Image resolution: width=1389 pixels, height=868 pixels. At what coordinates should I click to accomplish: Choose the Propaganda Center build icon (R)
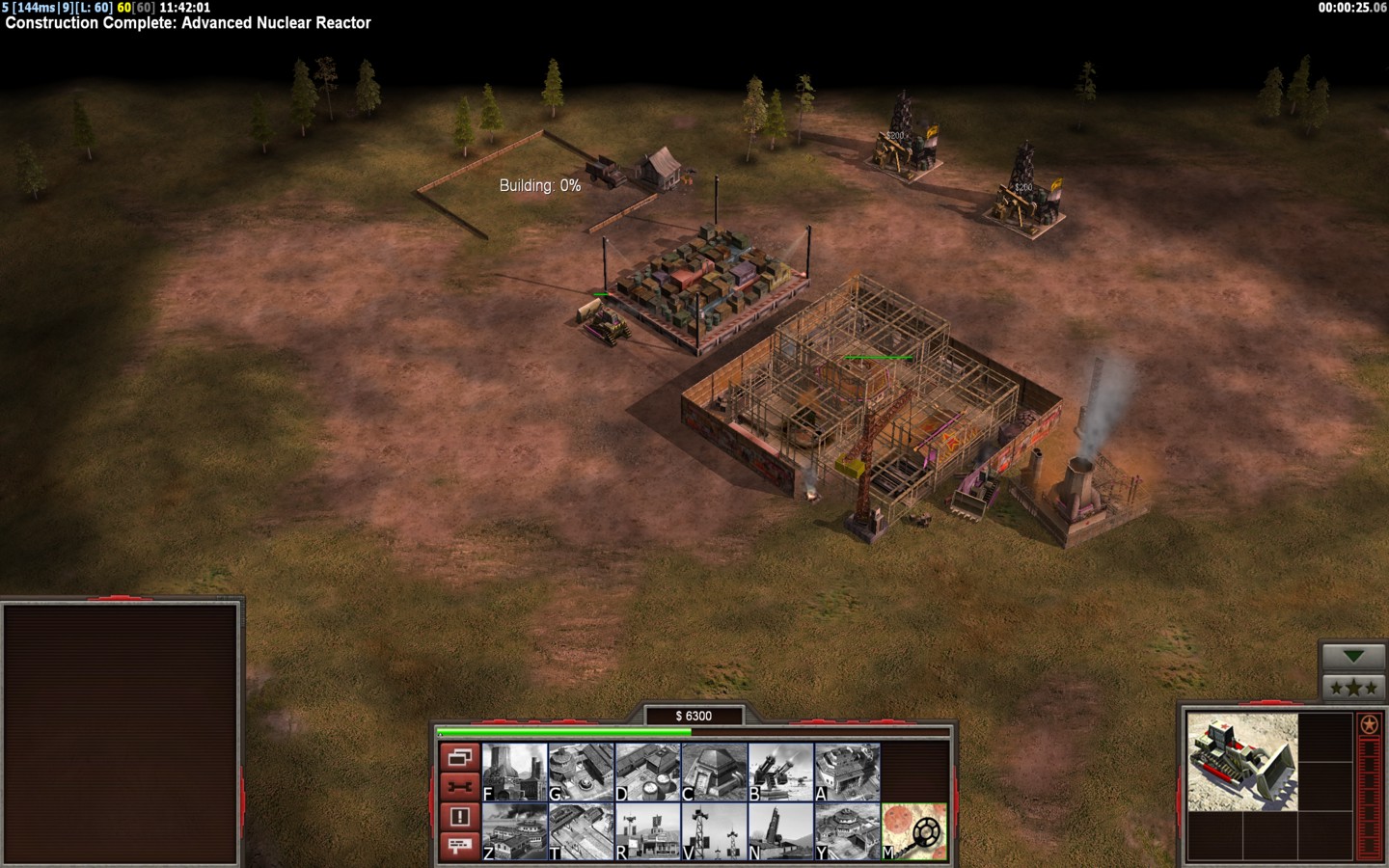tap(648, 831)
